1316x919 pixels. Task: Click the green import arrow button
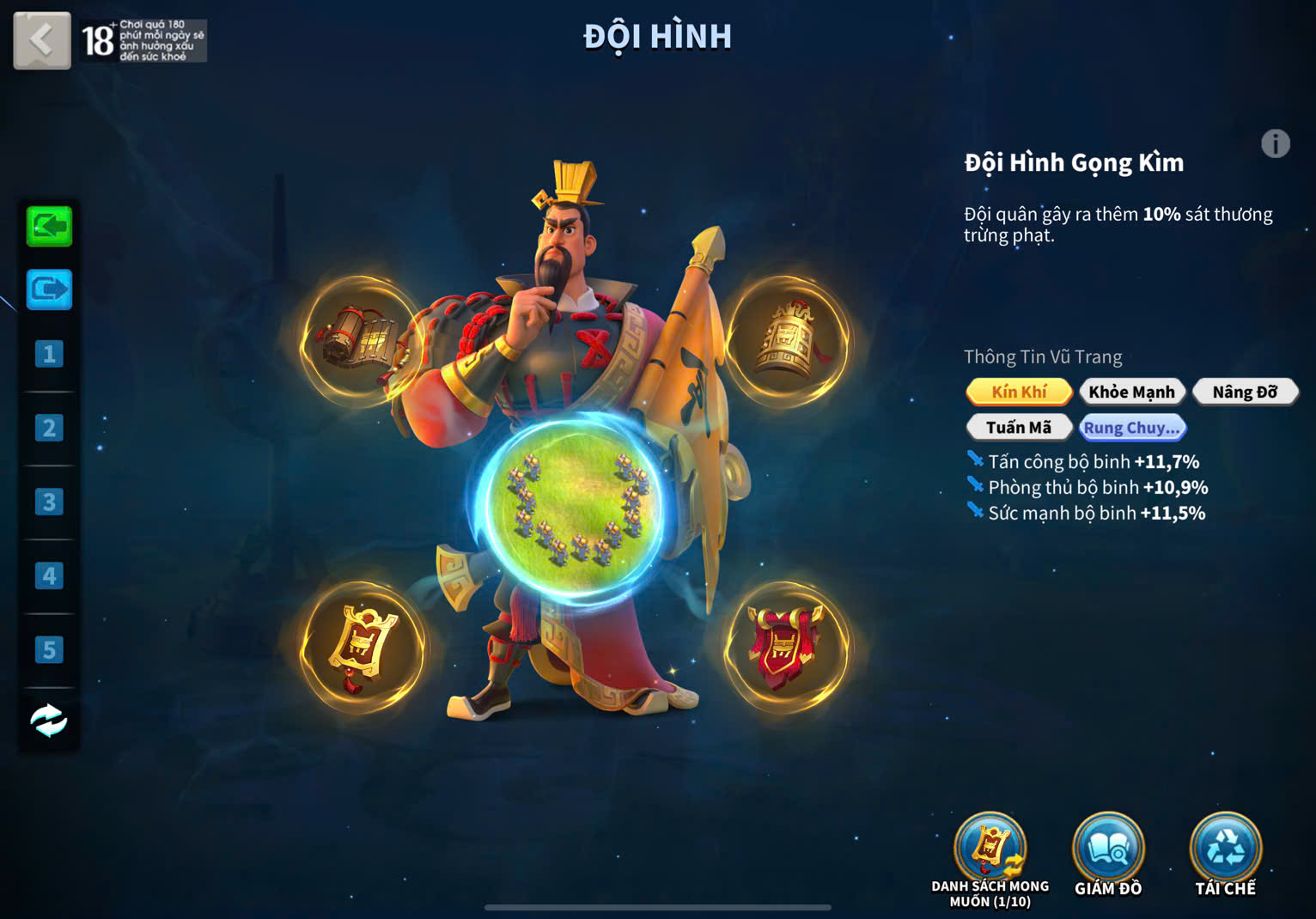[49, 227]
